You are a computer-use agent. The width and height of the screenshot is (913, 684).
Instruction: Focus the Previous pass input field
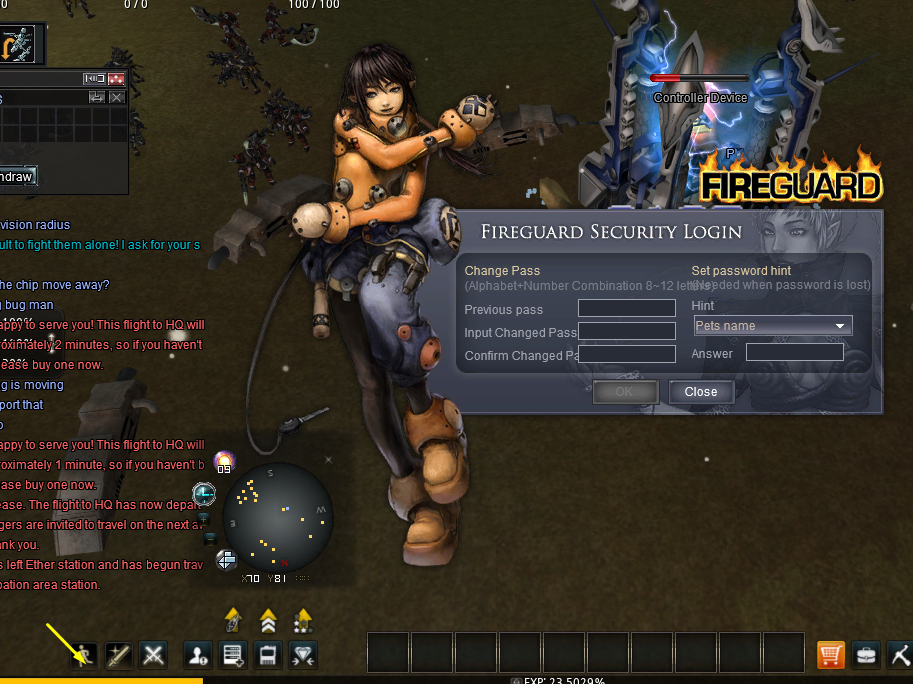(627, 309)
